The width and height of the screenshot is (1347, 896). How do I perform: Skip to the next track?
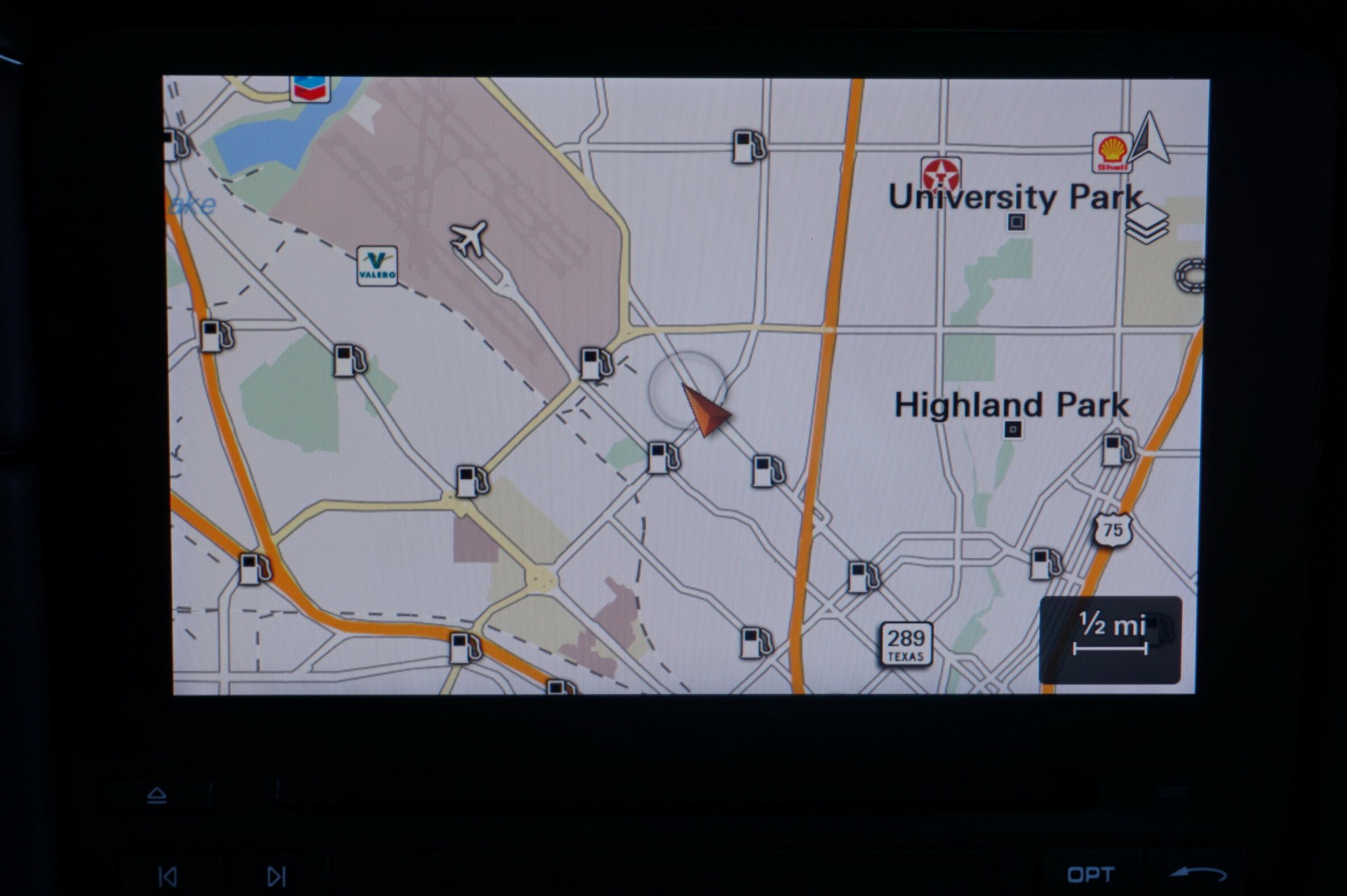point(276,876)
